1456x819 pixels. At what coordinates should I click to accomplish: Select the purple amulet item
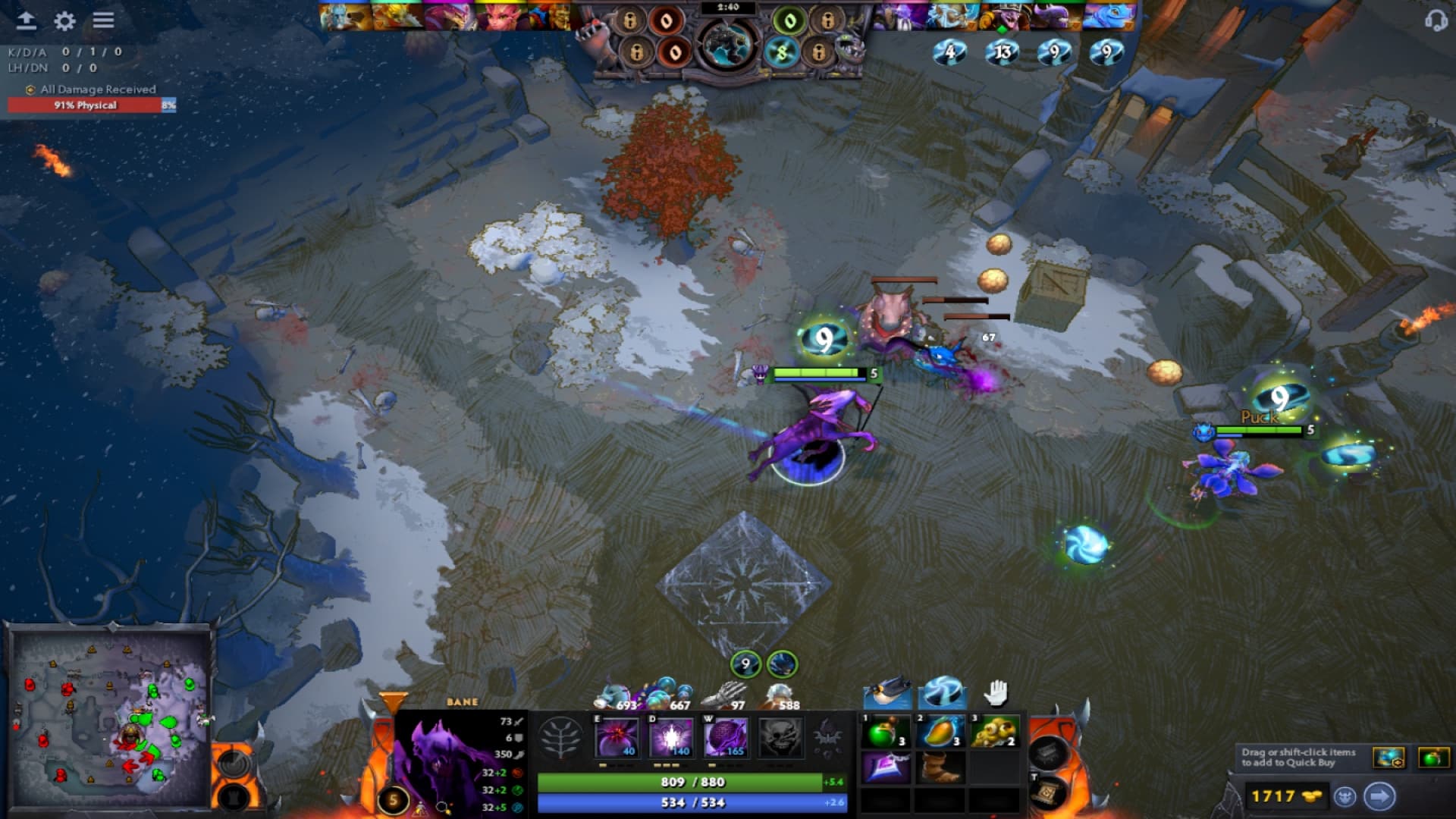tap(884, 767)
